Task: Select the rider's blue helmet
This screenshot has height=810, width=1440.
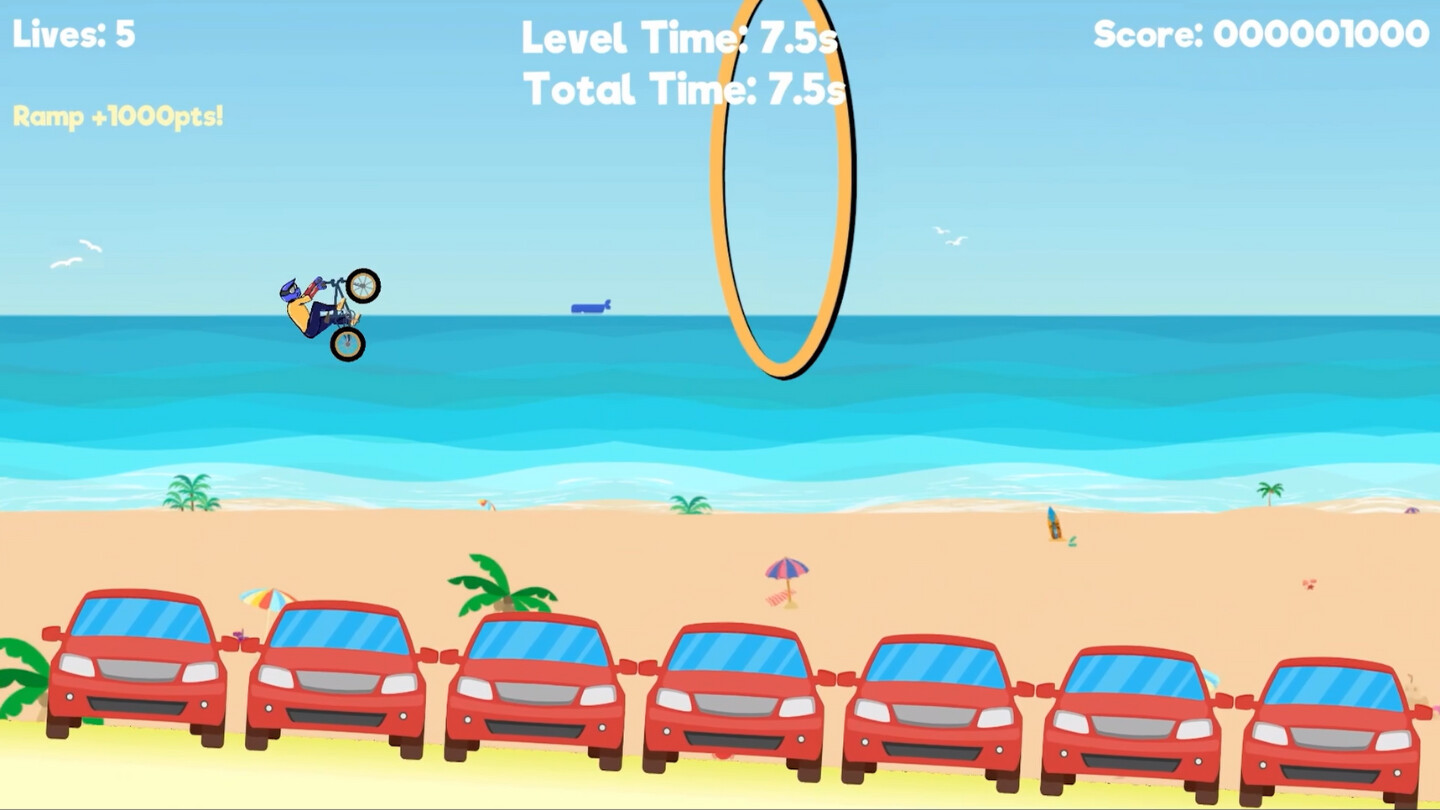Action: pyautogui.click(x=288, y=287)
